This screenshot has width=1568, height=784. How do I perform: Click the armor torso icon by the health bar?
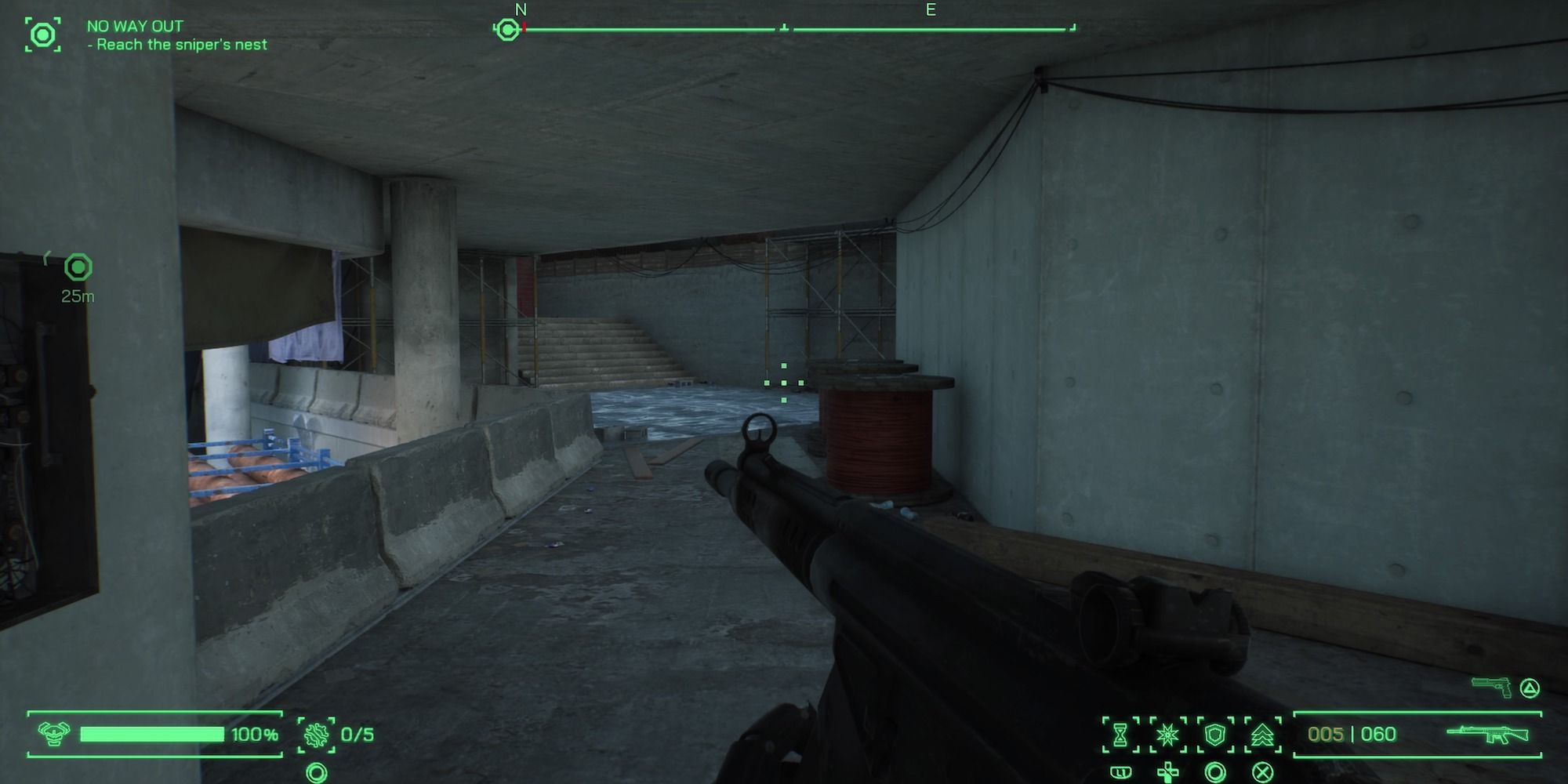tap(53, 734)
